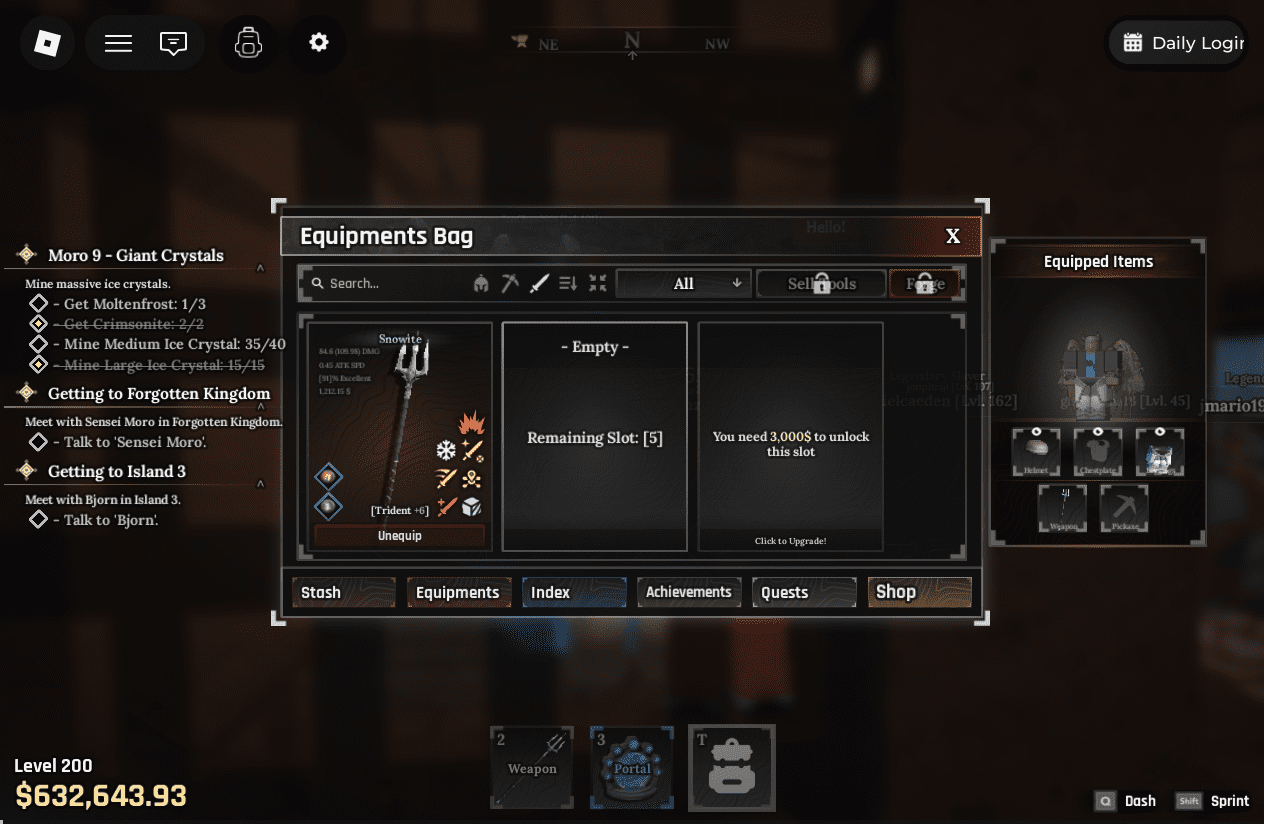This screenshot has height=824, width=1264.
Task: Switch to the Stash tab
Action: coord(343,592)
